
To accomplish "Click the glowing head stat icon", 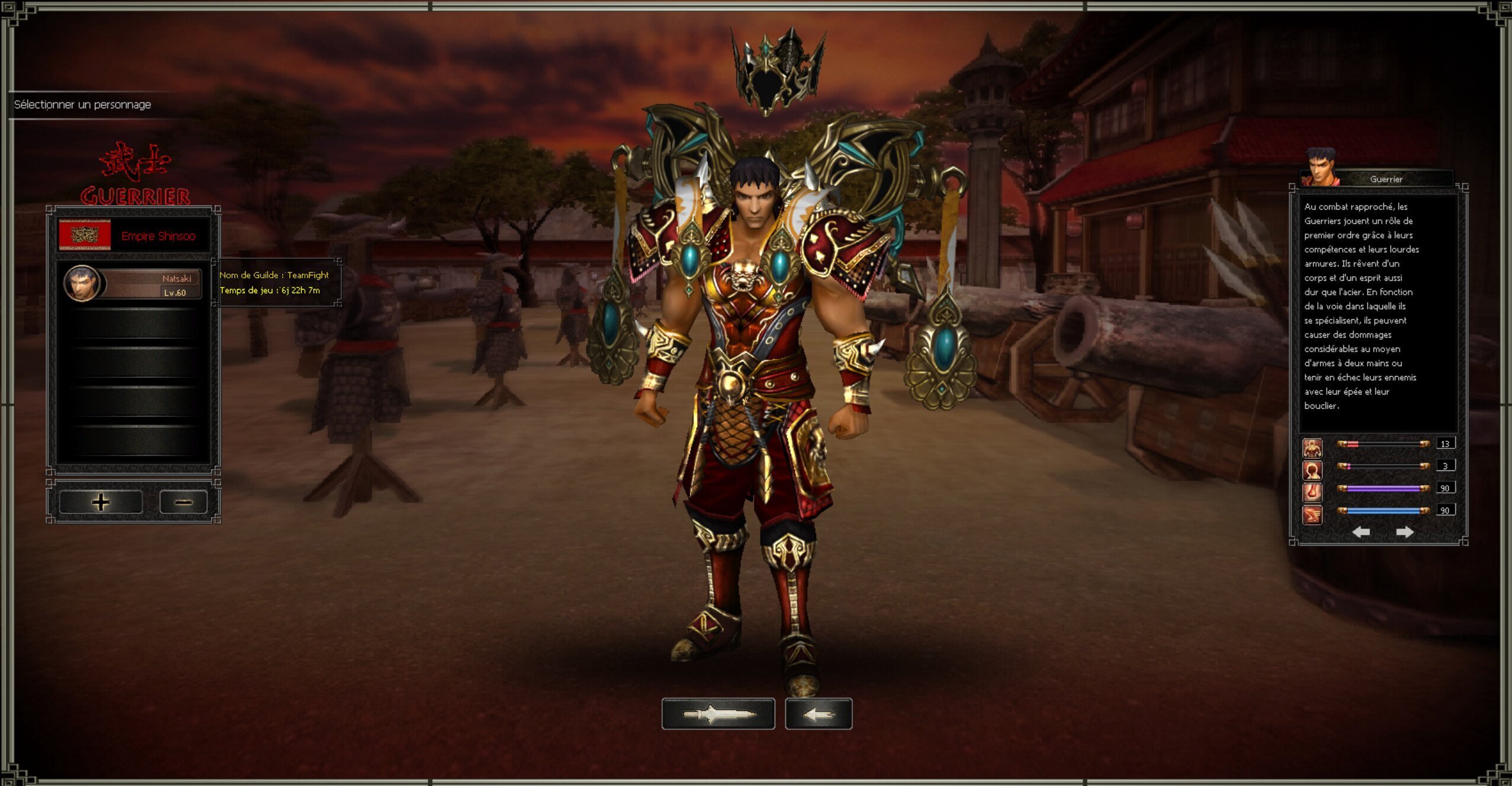I will coord(1312,470).
